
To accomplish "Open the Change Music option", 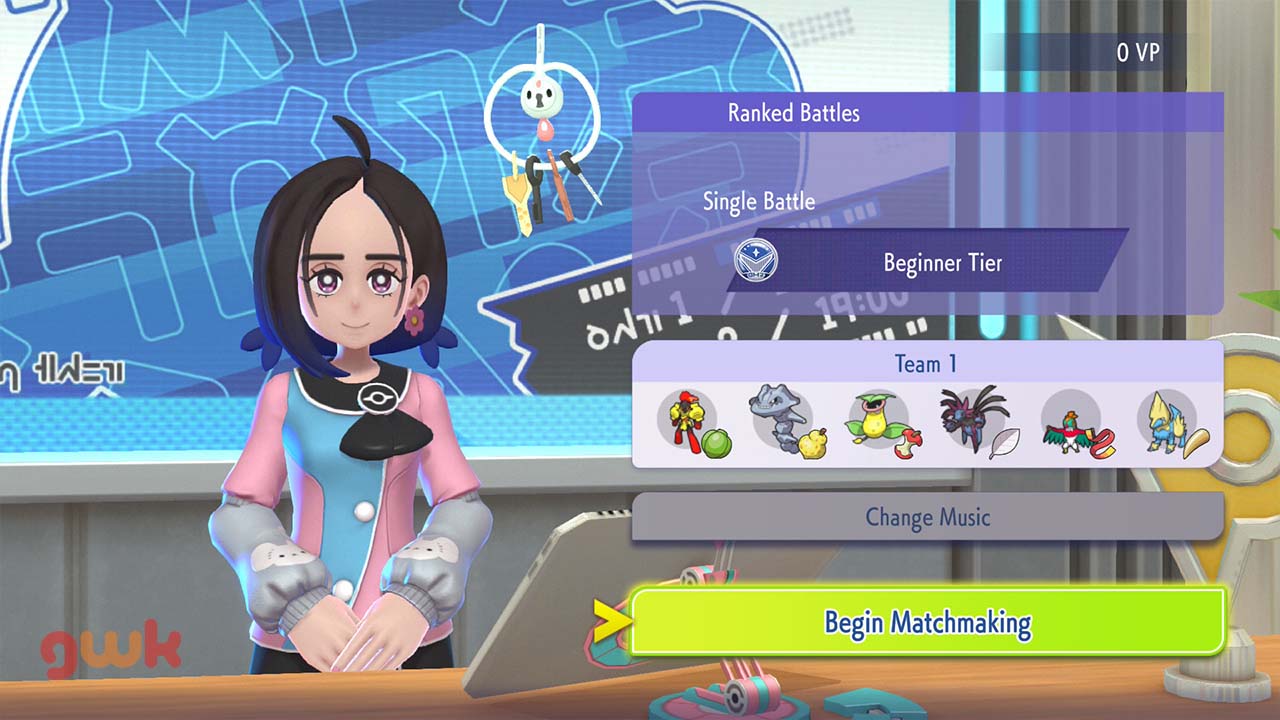I will [927, 517].
